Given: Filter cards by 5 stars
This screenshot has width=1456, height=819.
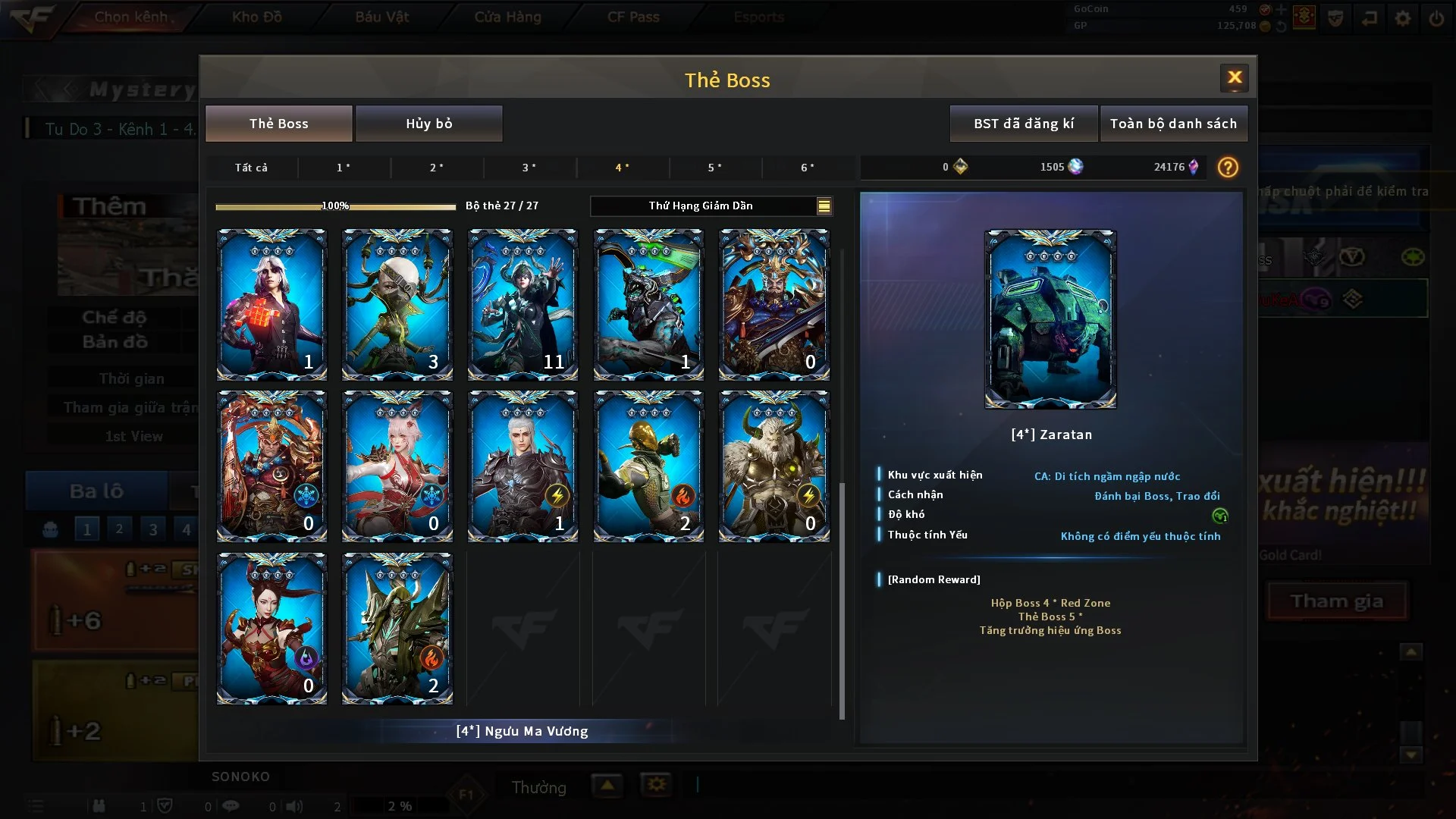Looking at the screenshot, I should pos(714,168).
